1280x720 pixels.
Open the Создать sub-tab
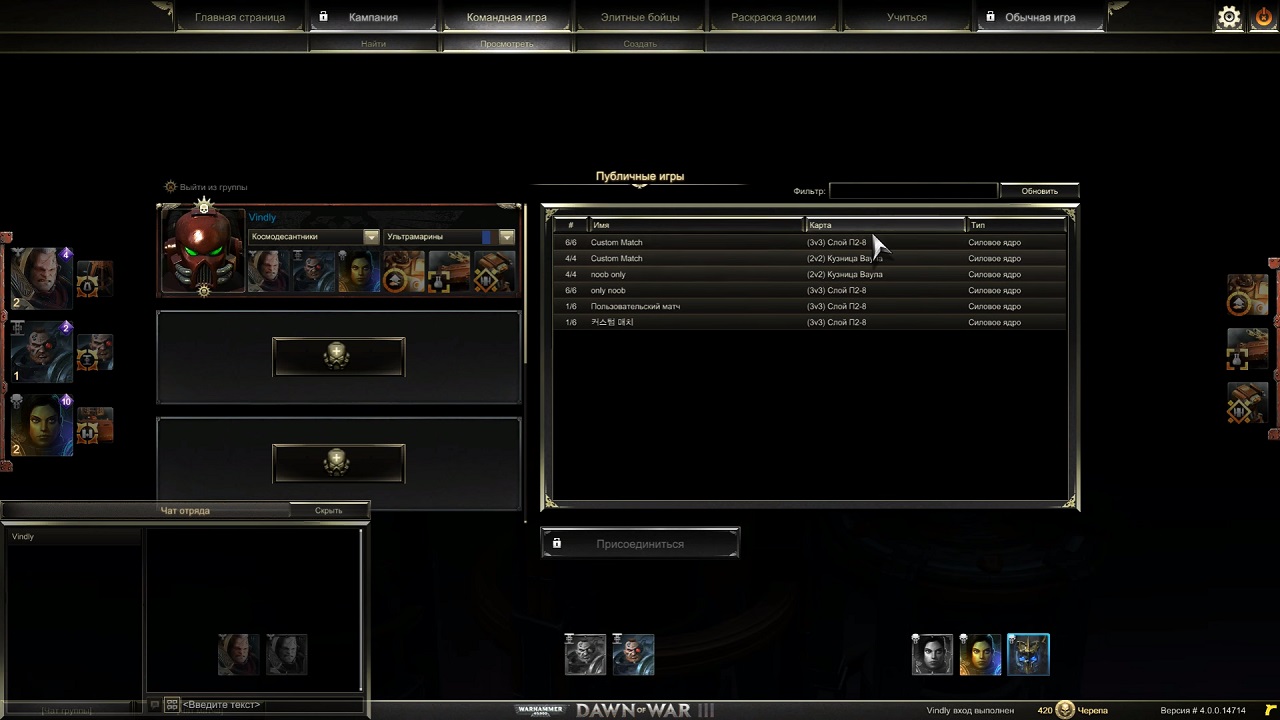tap(640, 44)
